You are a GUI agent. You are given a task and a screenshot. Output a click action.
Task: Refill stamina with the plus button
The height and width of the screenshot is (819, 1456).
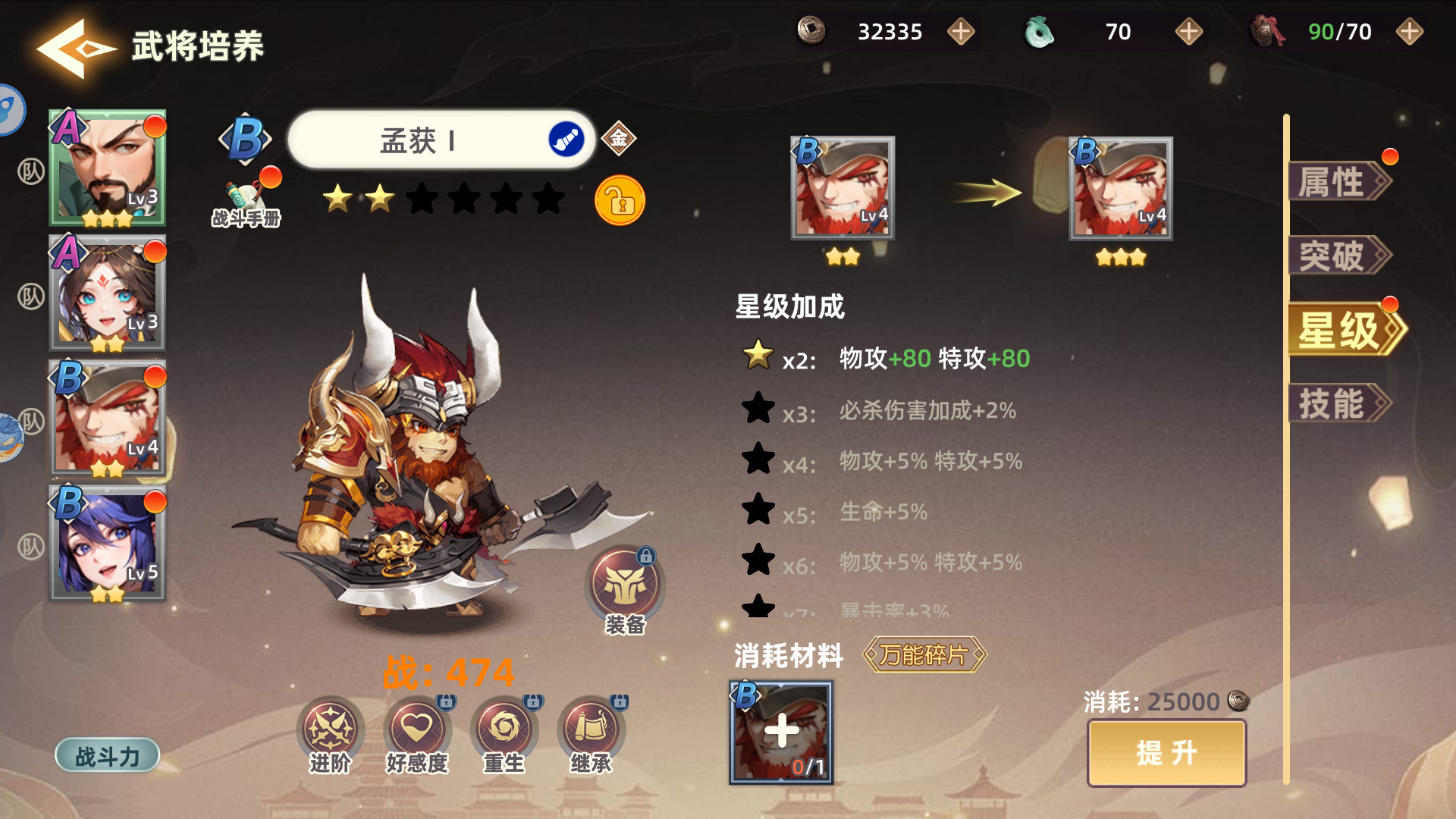(1409, 32)
